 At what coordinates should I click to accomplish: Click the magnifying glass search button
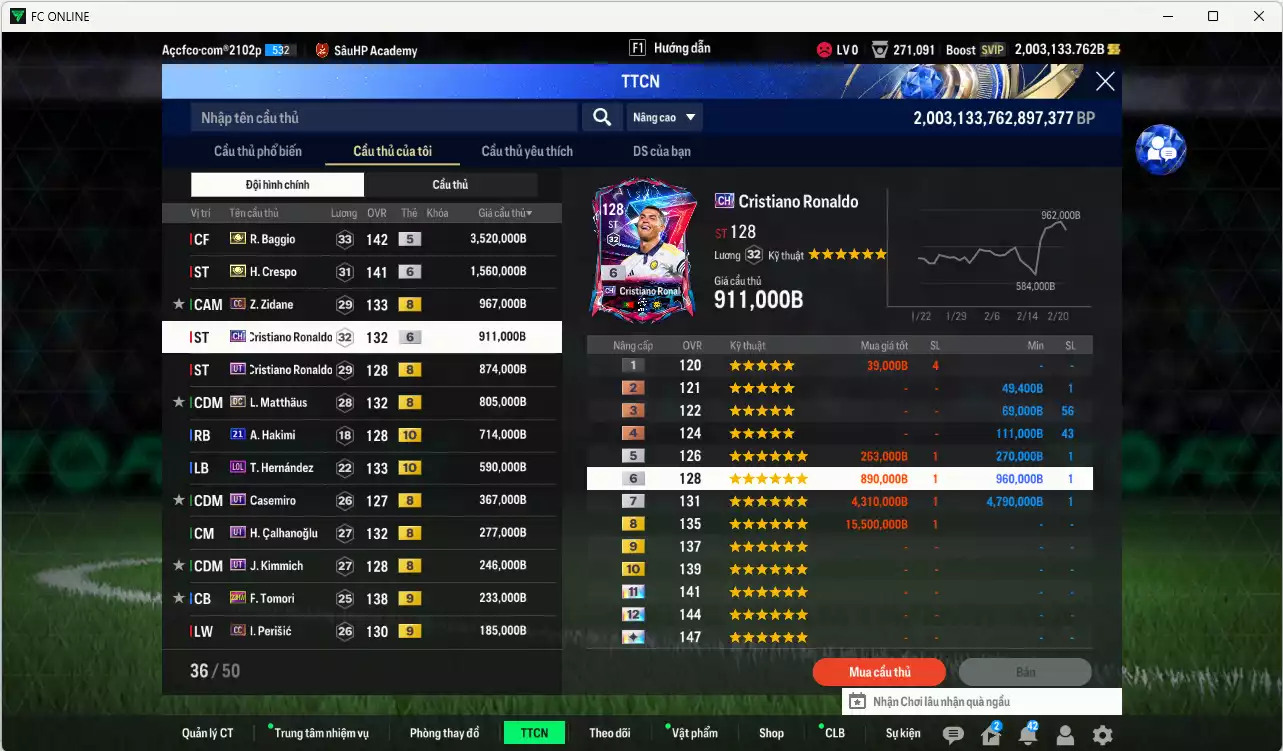click(x=601, y=118)
